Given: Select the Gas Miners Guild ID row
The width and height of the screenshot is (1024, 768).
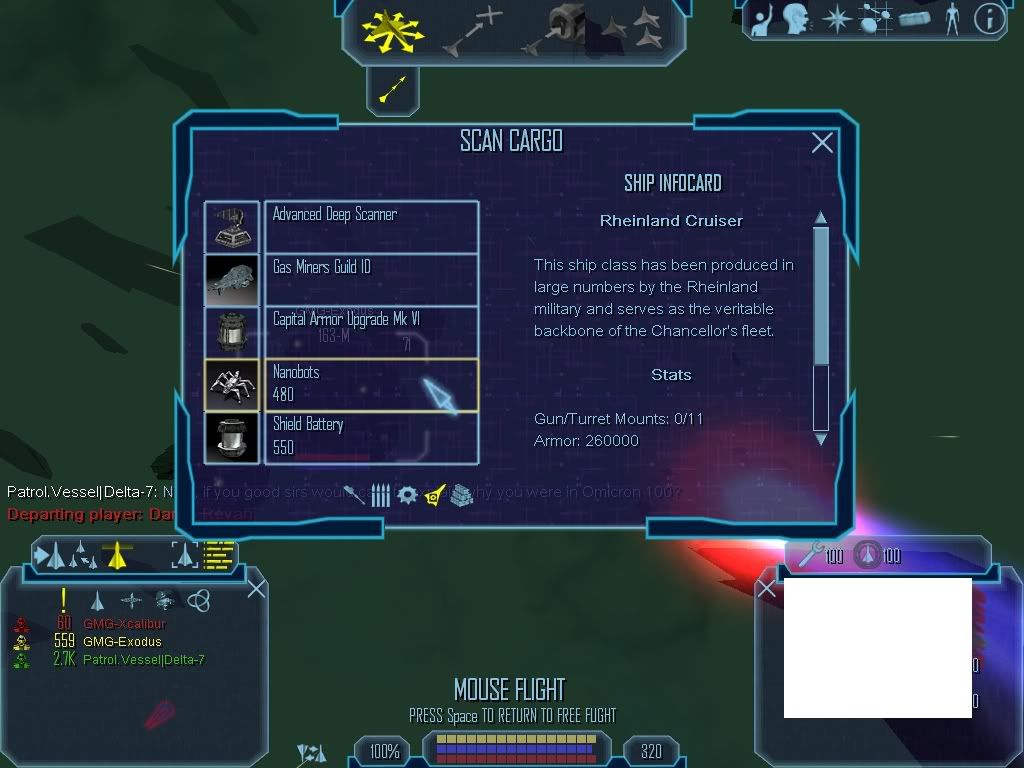Looking at the screenshot, I should 341,279.
